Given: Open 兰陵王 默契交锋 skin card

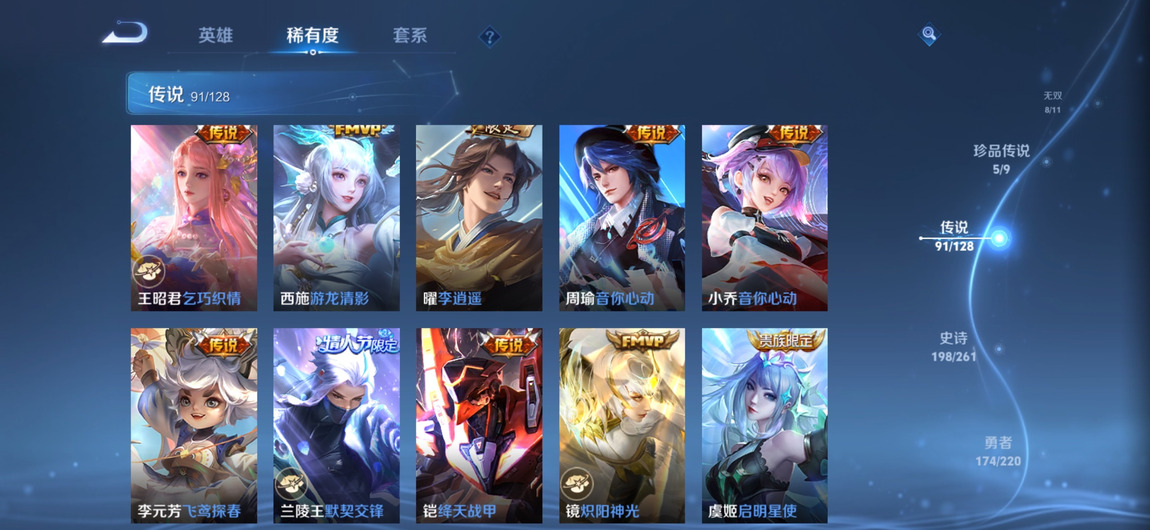Looking at the screenshot, I should pos(336,425).
